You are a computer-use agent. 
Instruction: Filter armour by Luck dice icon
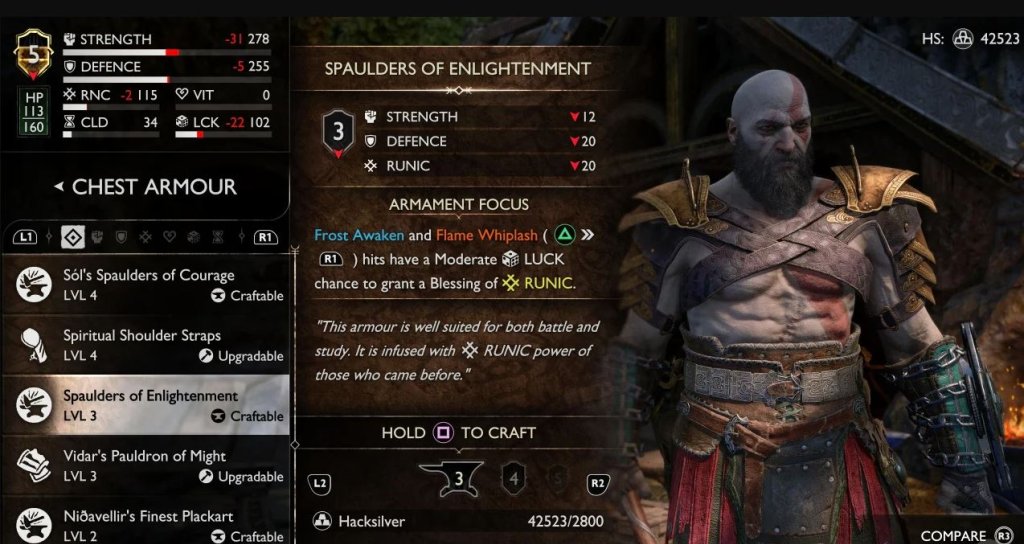point(193,237)
